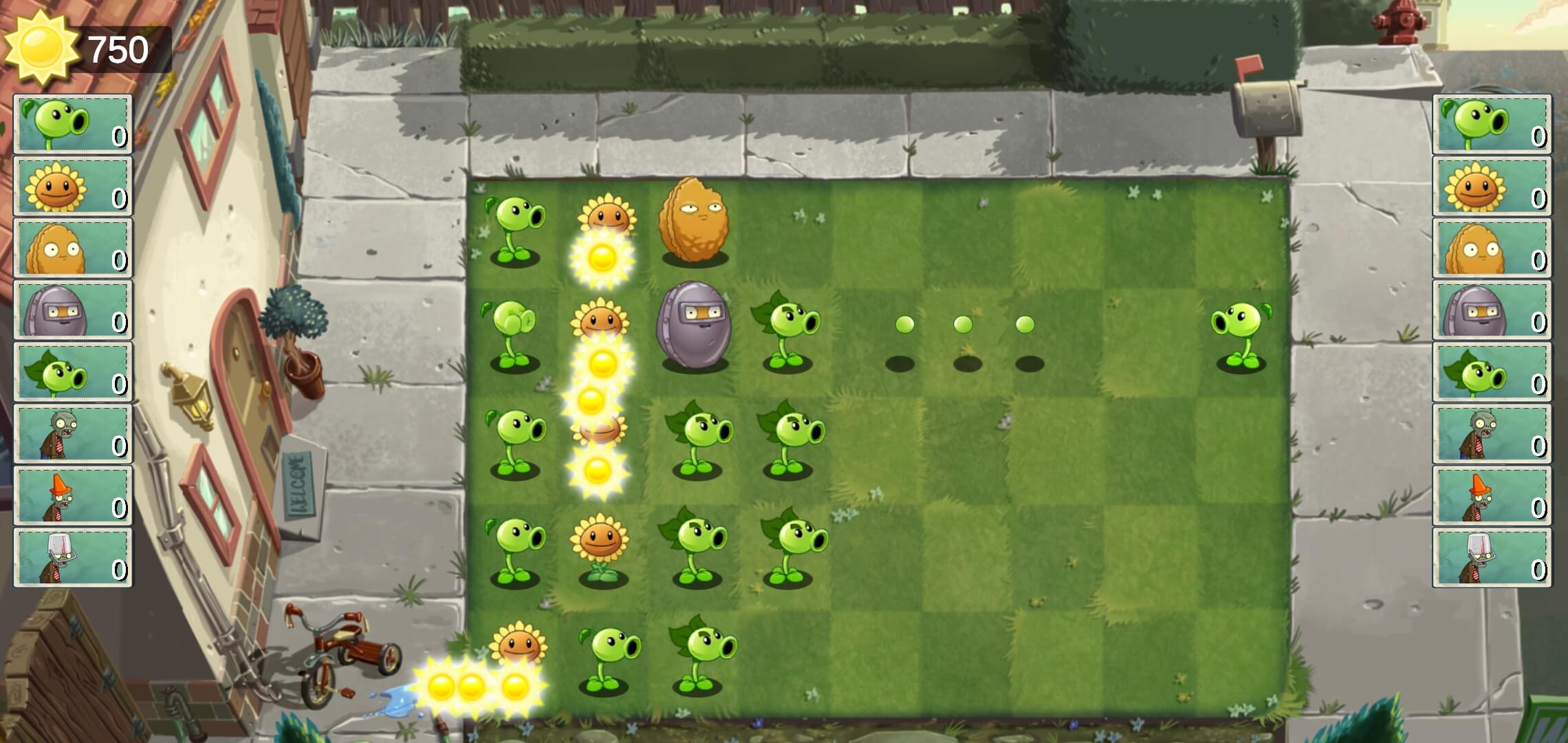The height and width of the screenshot is (743, 1568).
Task: Select the Peashooter seed packet on the left
Action: pyautogui.click(x=72, y=124)
